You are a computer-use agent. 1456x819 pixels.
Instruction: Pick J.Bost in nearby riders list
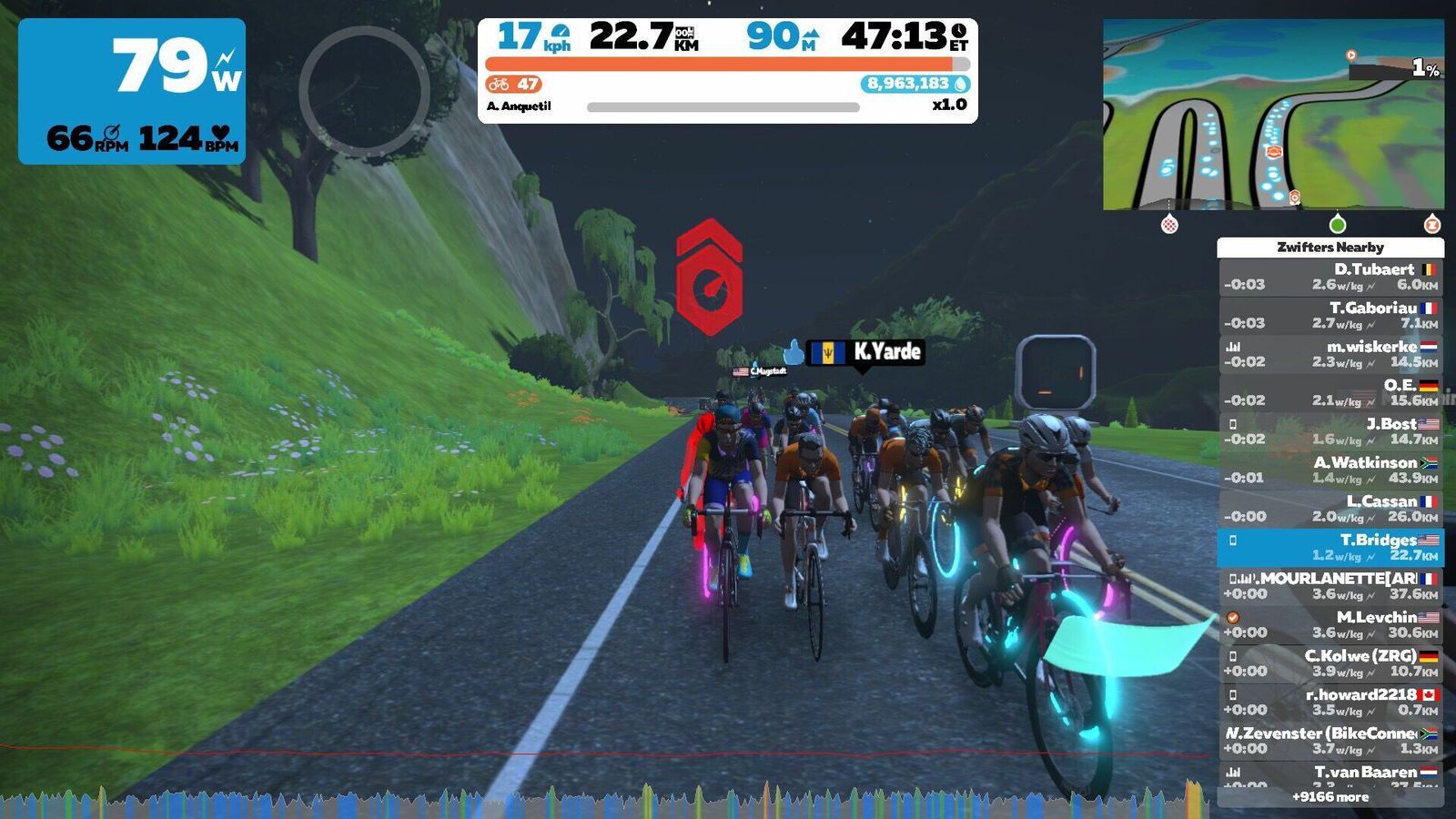(1330, 431)
